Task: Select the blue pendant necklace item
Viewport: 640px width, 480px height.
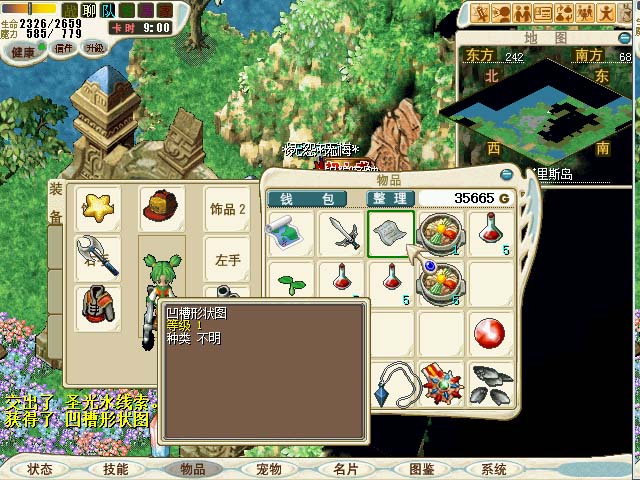Action: point(391,383)
